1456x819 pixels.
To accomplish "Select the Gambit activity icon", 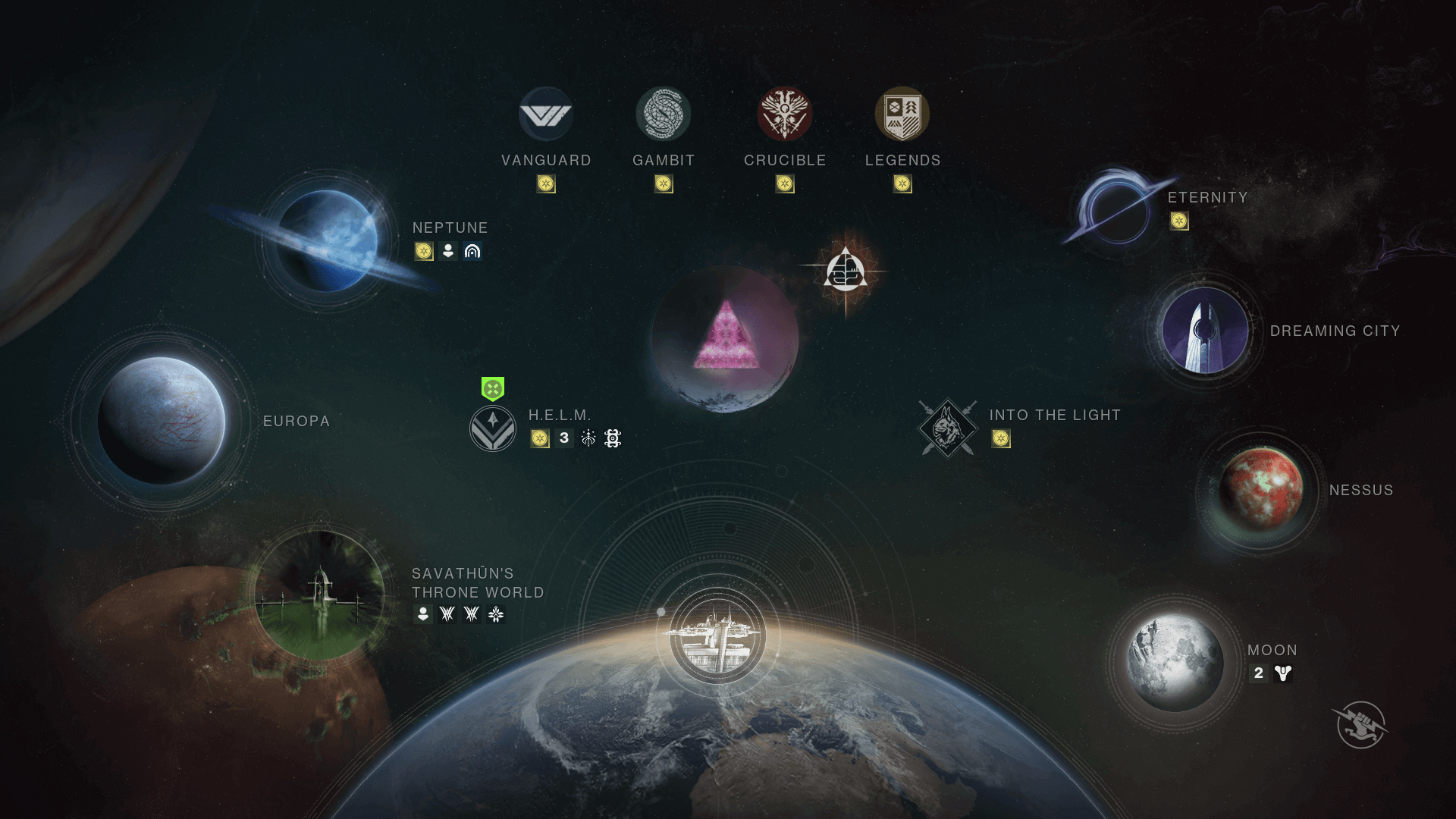I will point(664,114).
